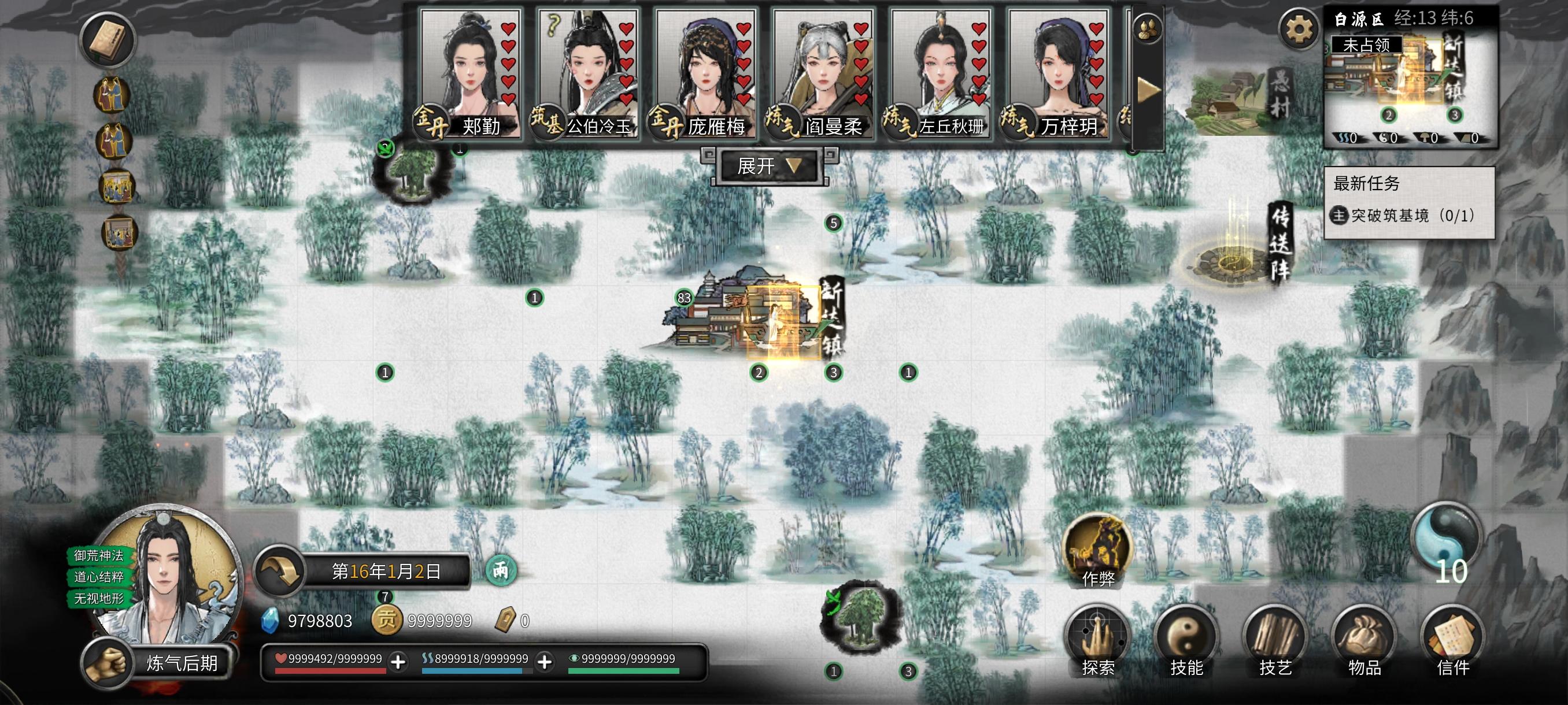The height and width of the screenshot is (705, 1568).
Task: Add health with the plus button
Action: (x=398, y=662)
